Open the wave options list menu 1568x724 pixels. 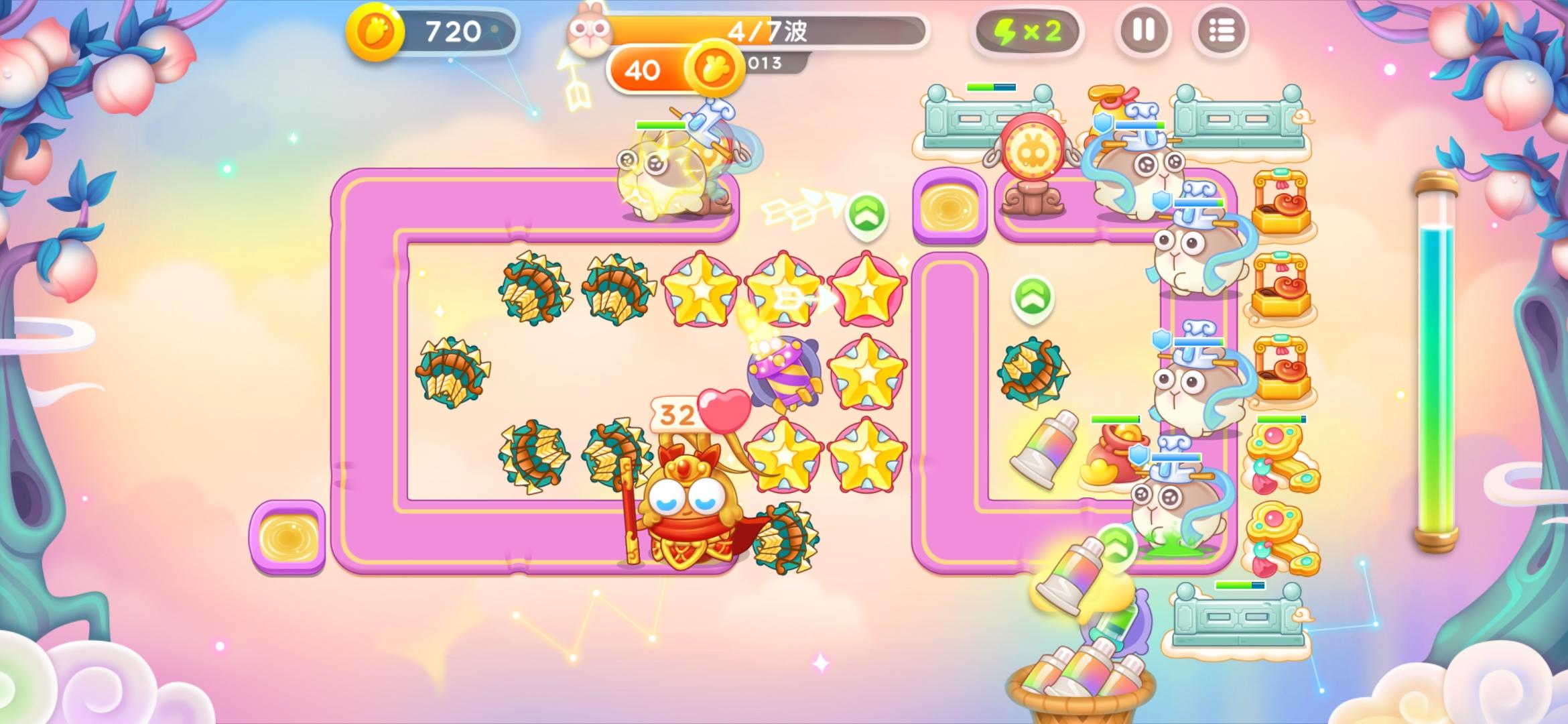pos(1221,30)
